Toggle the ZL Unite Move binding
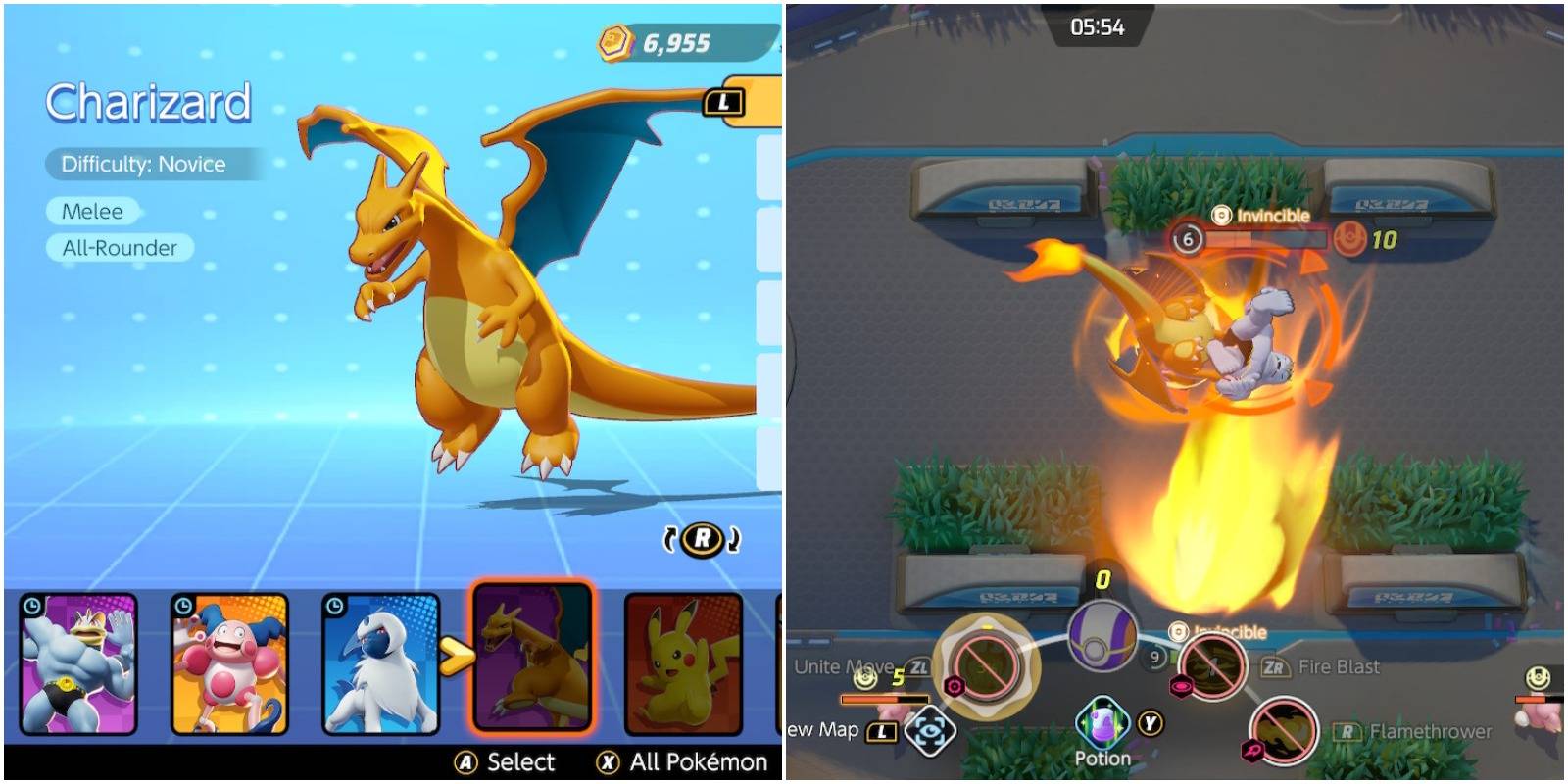Screen dimensions: 1568x784 click(917, 666)
